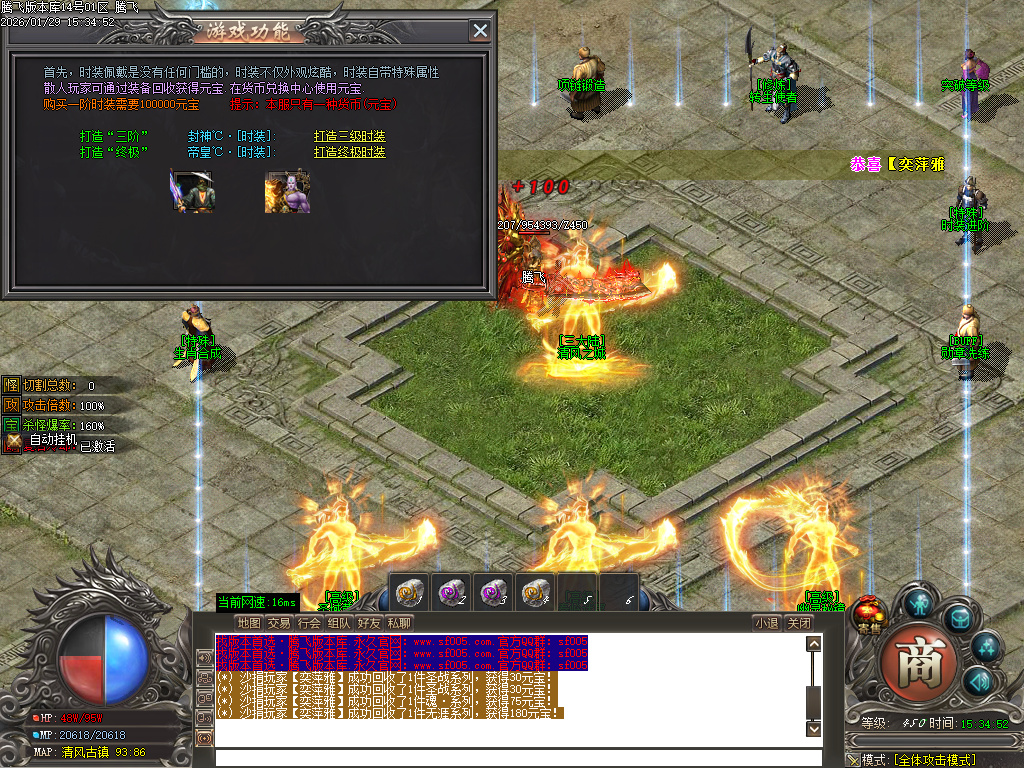Use the item in hotbar slot 1
The height and width of the screenshot is (768, 1024).
pyautogui.click(x=408, y=592)
